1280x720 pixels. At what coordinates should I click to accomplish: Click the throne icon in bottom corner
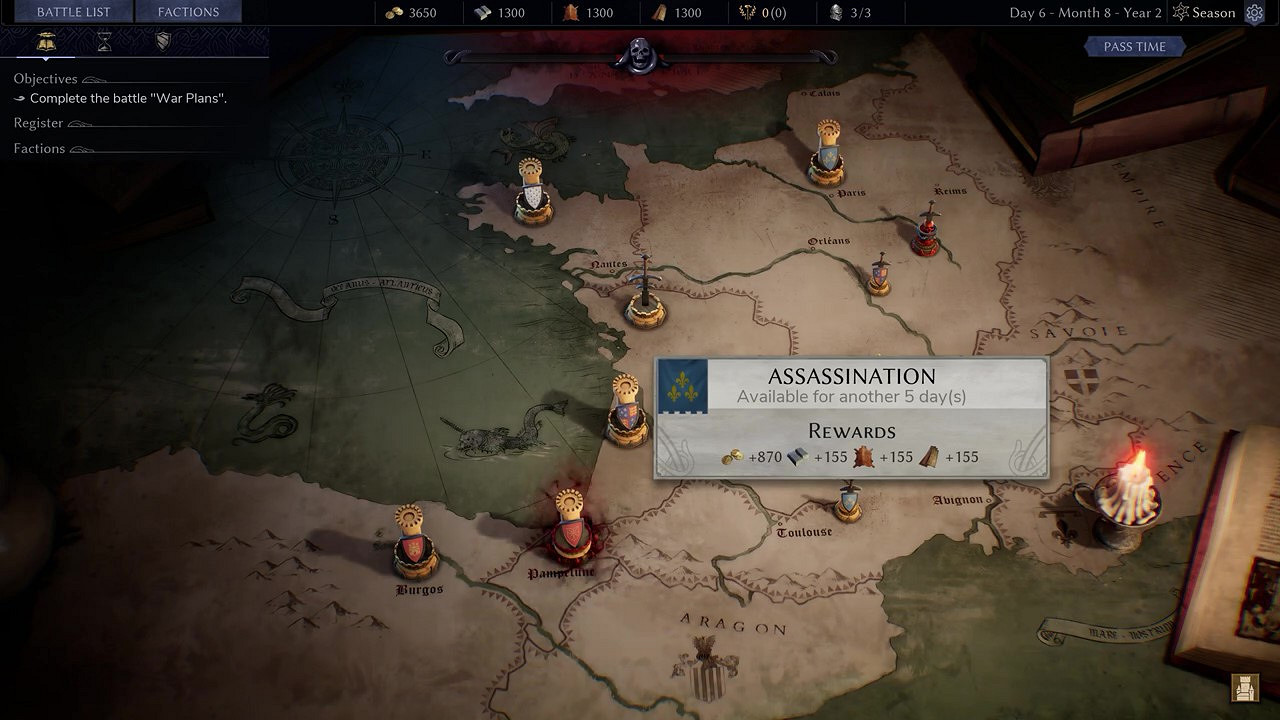[1245, 688]
